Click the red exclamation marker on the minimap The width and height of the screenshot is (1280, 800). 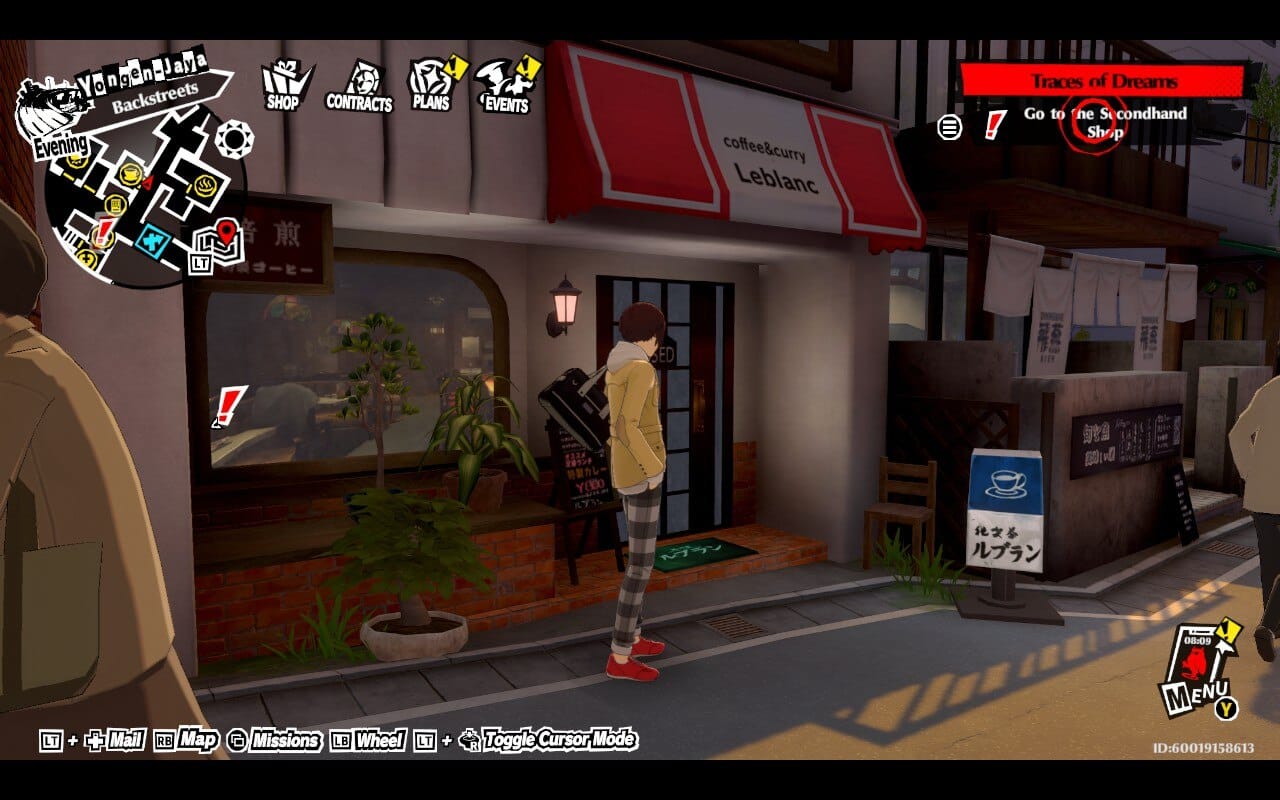click(103, 230)
